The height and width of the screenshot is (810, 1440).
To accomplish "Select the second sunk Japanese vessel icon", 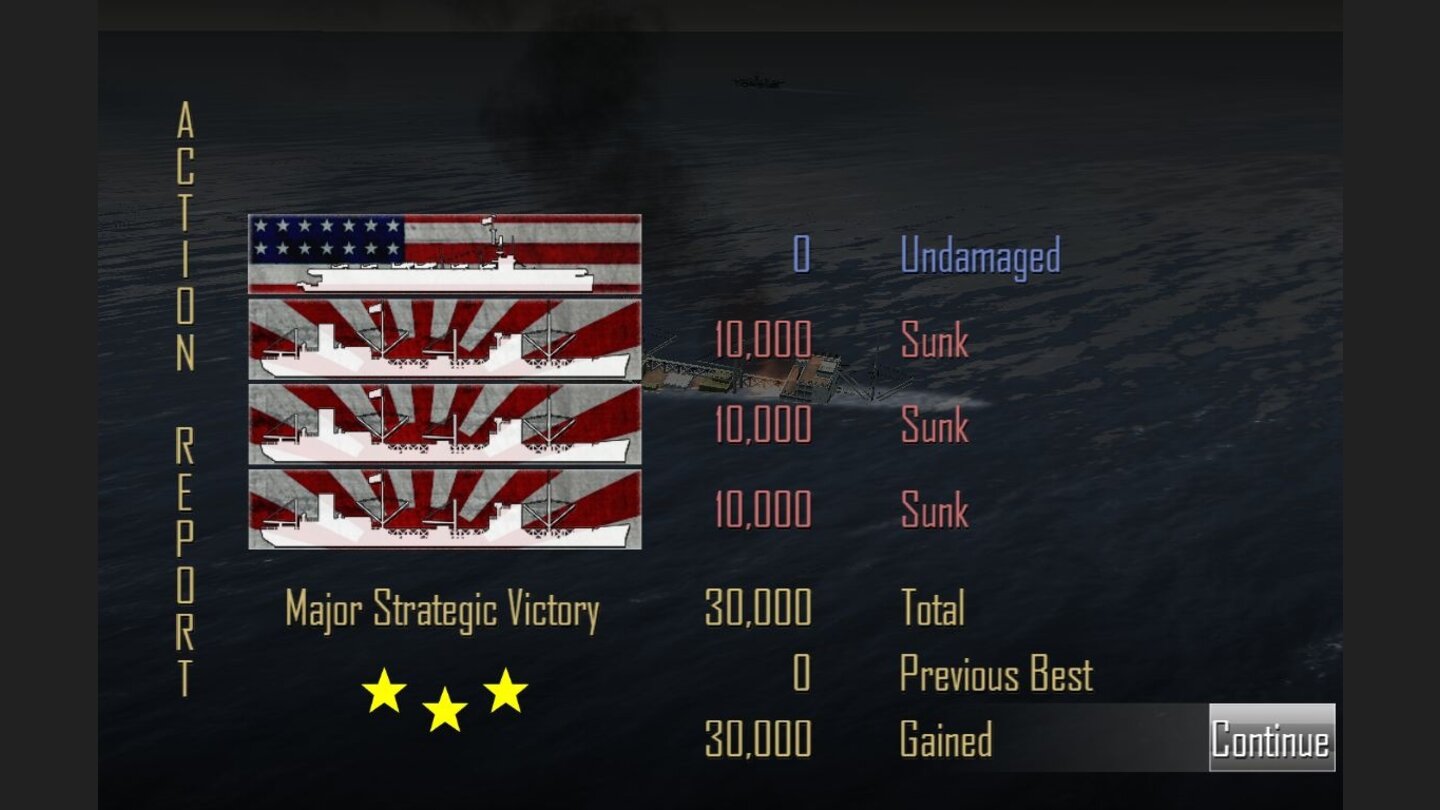I will 443,425.
